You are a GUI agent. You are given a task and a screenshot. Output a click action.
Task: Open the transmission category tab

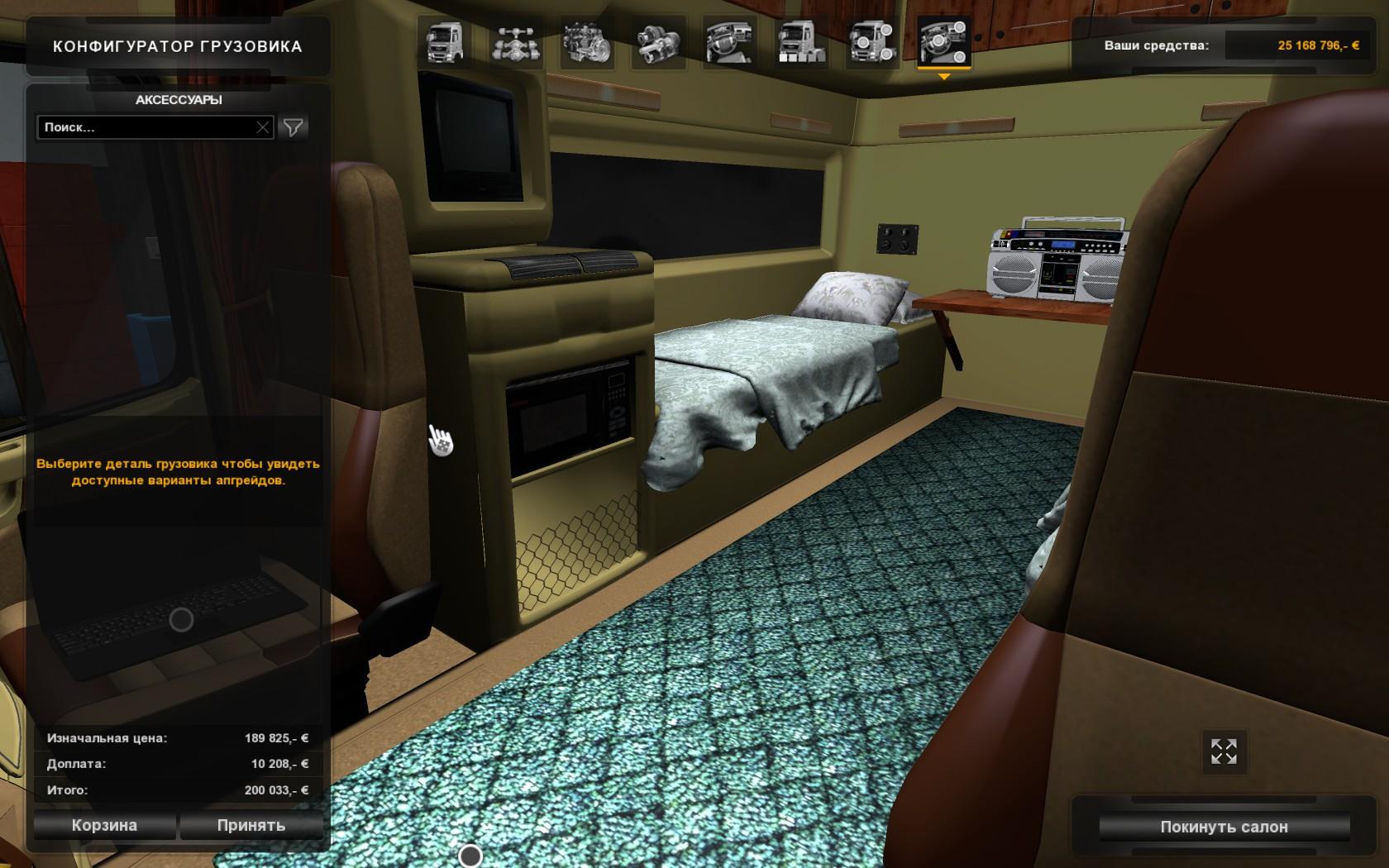click(x=658, y=42)
